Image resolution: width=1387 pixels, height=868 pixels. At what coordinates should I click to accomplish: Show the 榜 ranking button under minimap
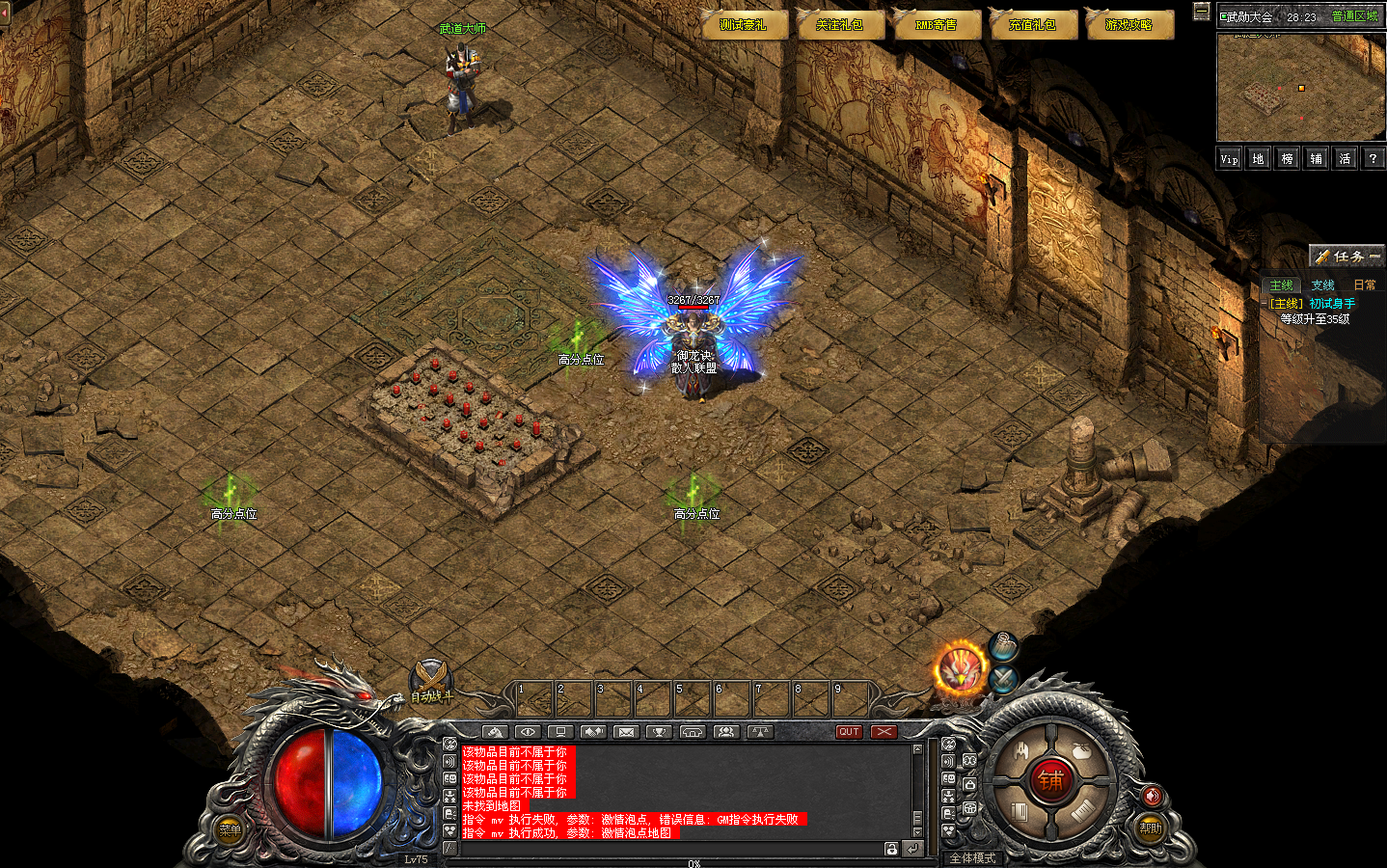(1287, 159)
